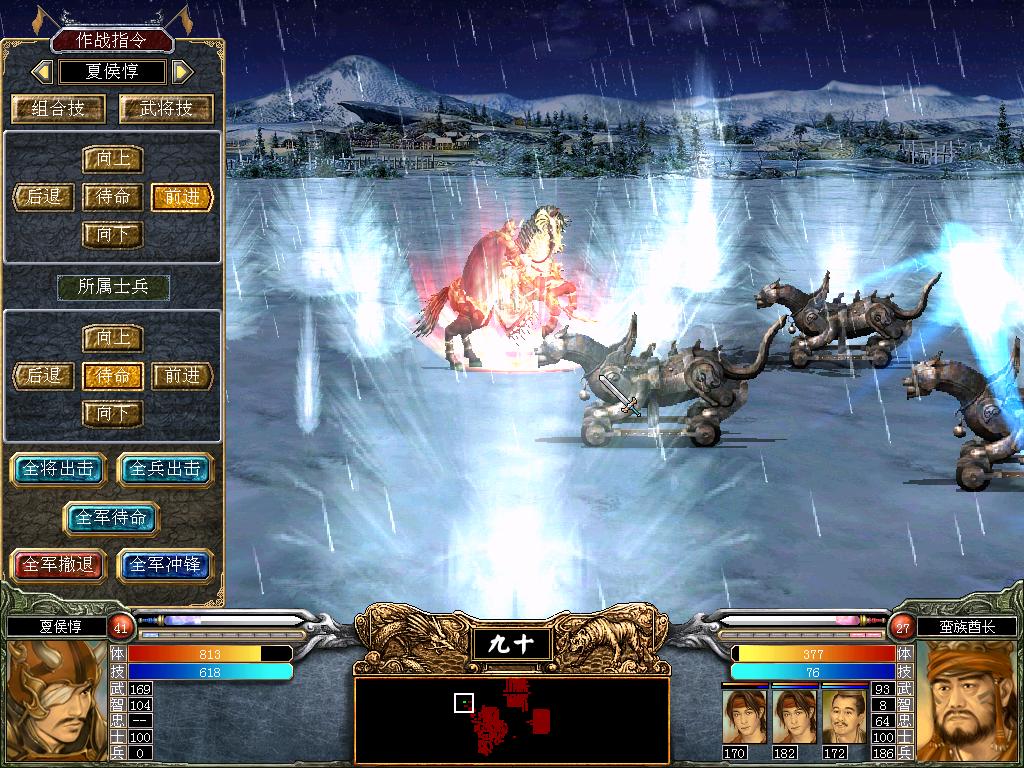Order general 夏侯惇 to 后退 retreat
Screen dimensions: 1024x768
tap(44, 197)
